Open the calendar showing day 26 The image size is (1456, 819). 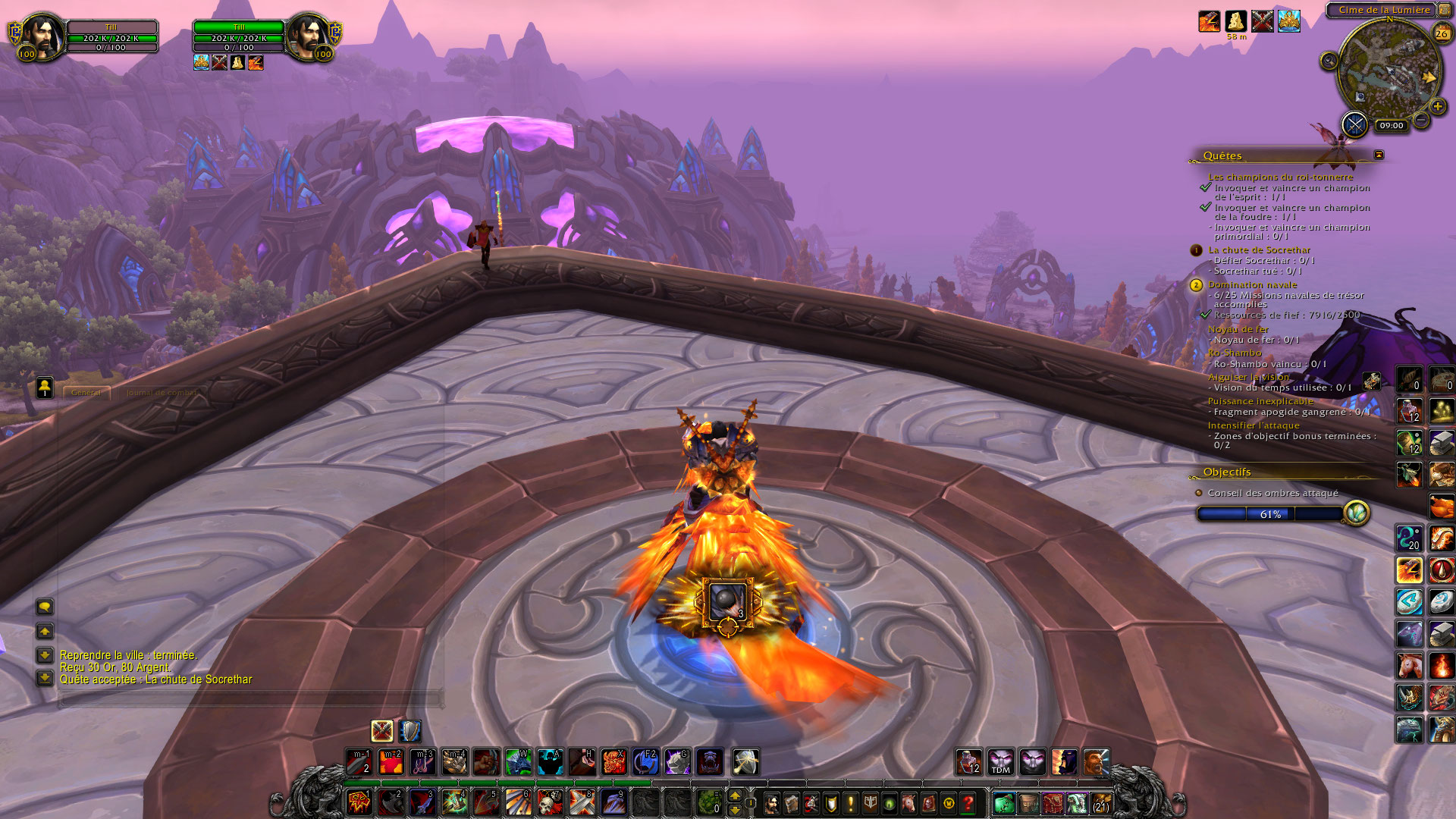coord(1441,33)
